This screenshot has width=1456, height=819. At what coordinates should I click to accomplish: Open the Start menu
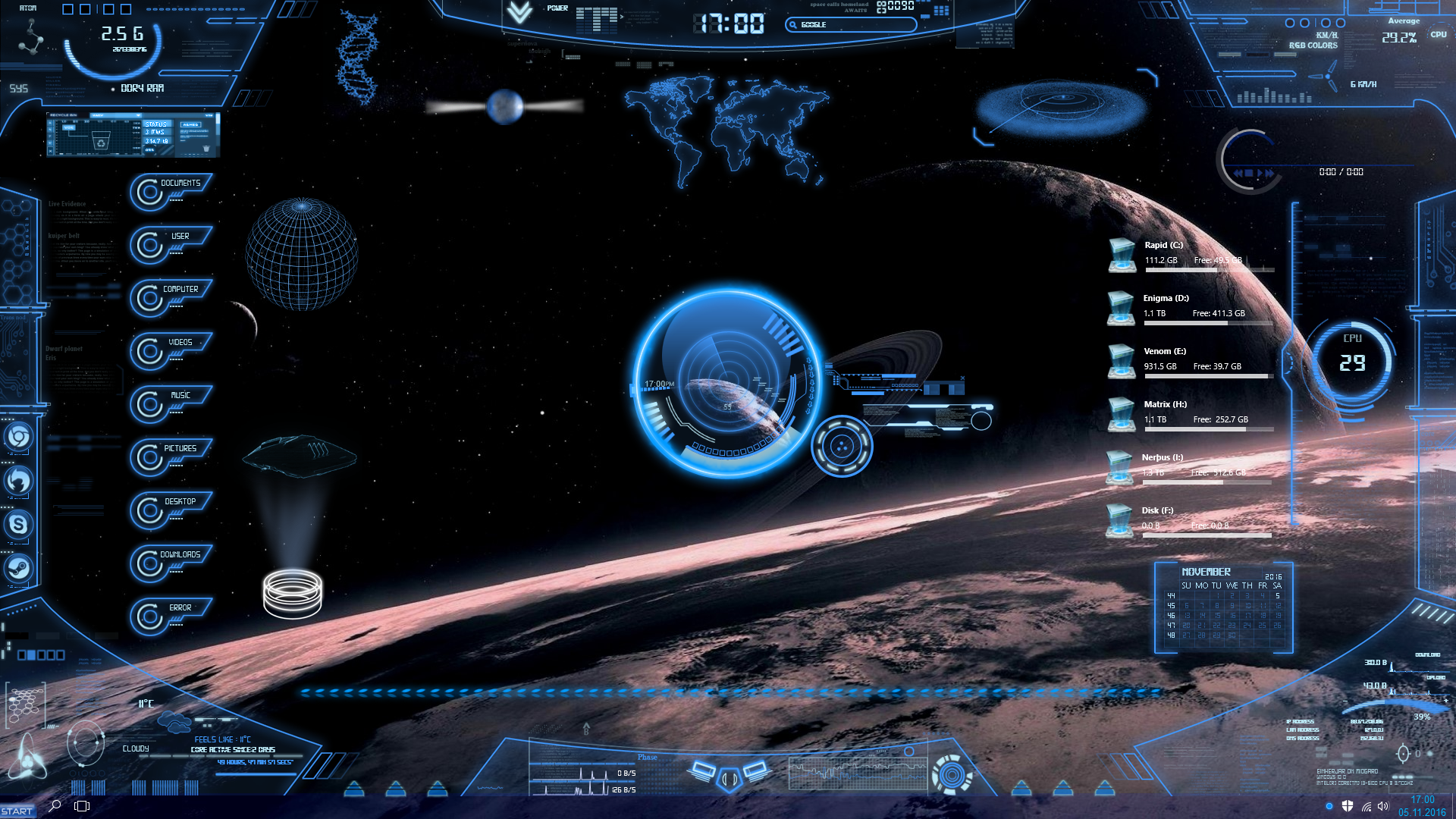click(17, 811)
